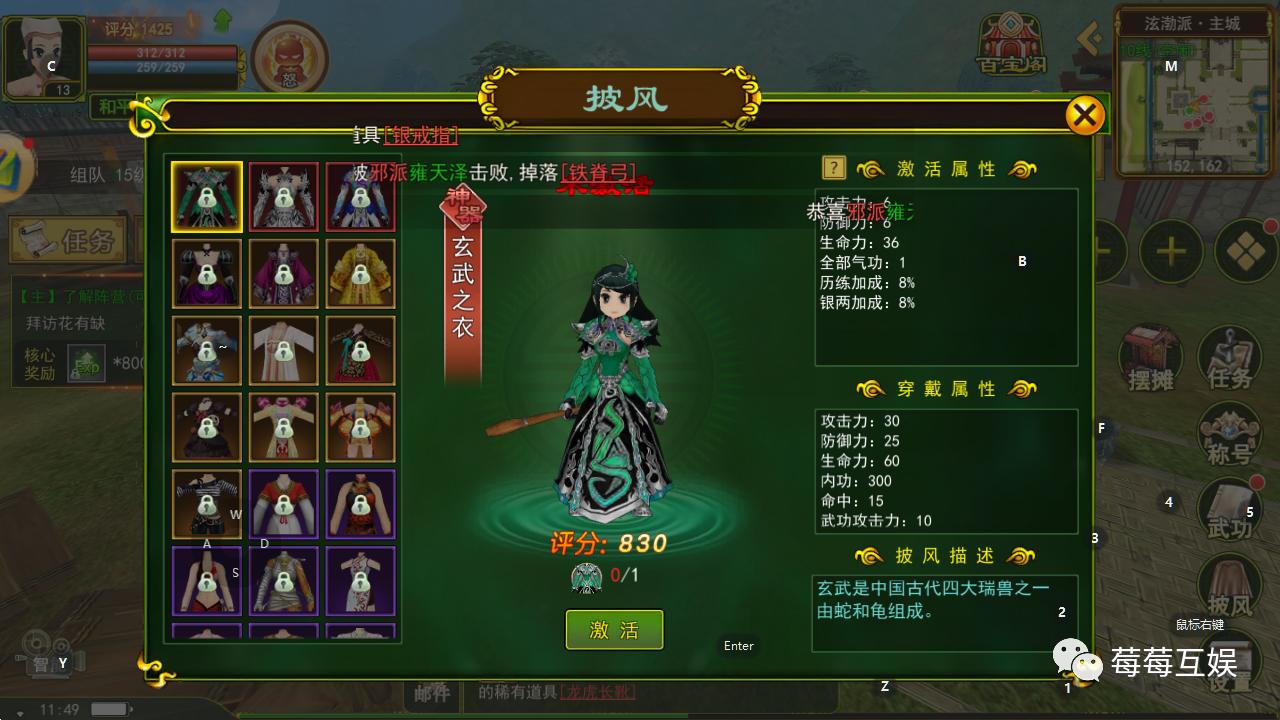The width and height of the screenshot is (1280, 720).
Task: Open the minimap of 泫渤派 main city
Action: pos(1191,100)
